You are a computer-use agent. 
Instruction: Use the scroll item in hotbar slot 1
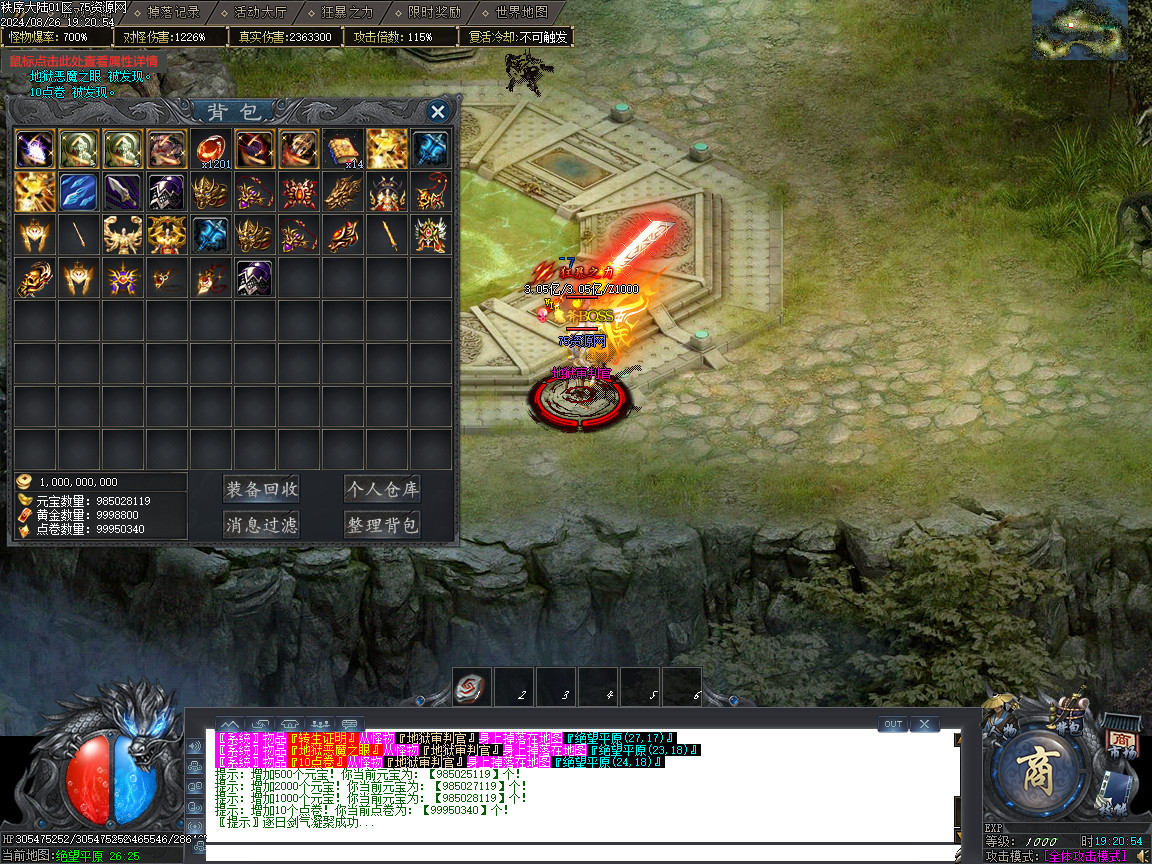pyautogui.click(x=472, y=687)
